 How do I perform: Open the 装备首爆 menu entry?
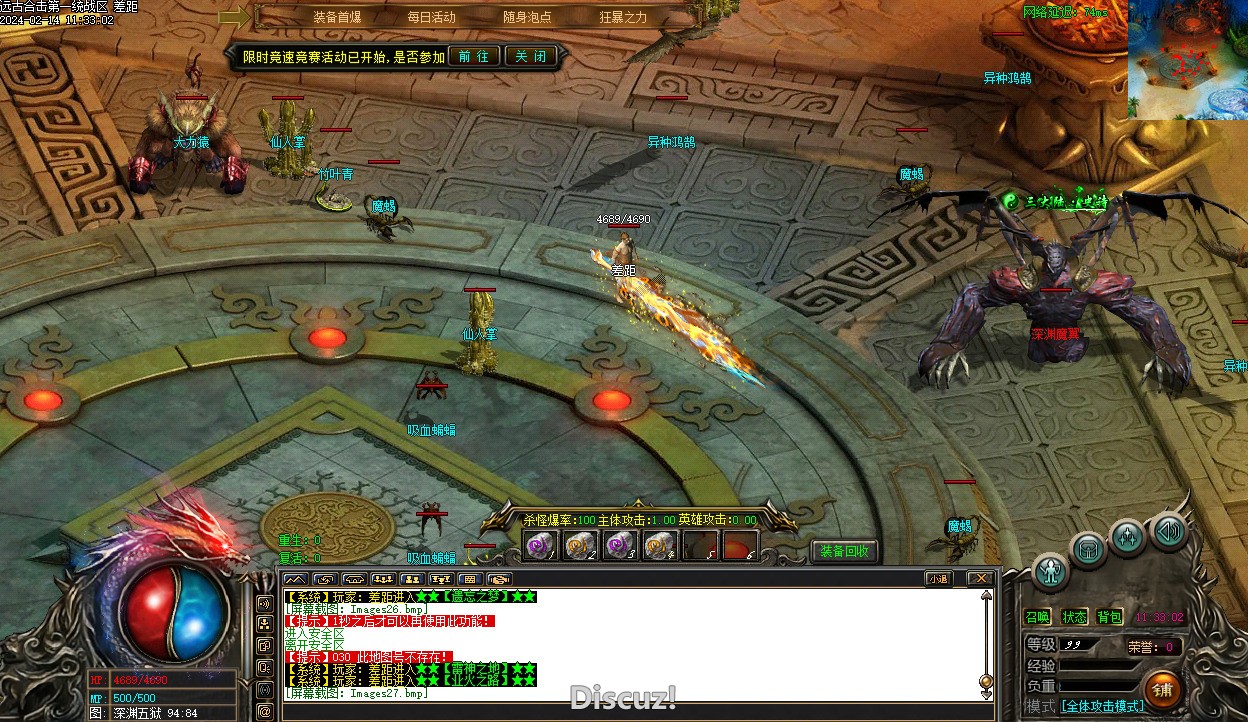(x=337, y=17)
